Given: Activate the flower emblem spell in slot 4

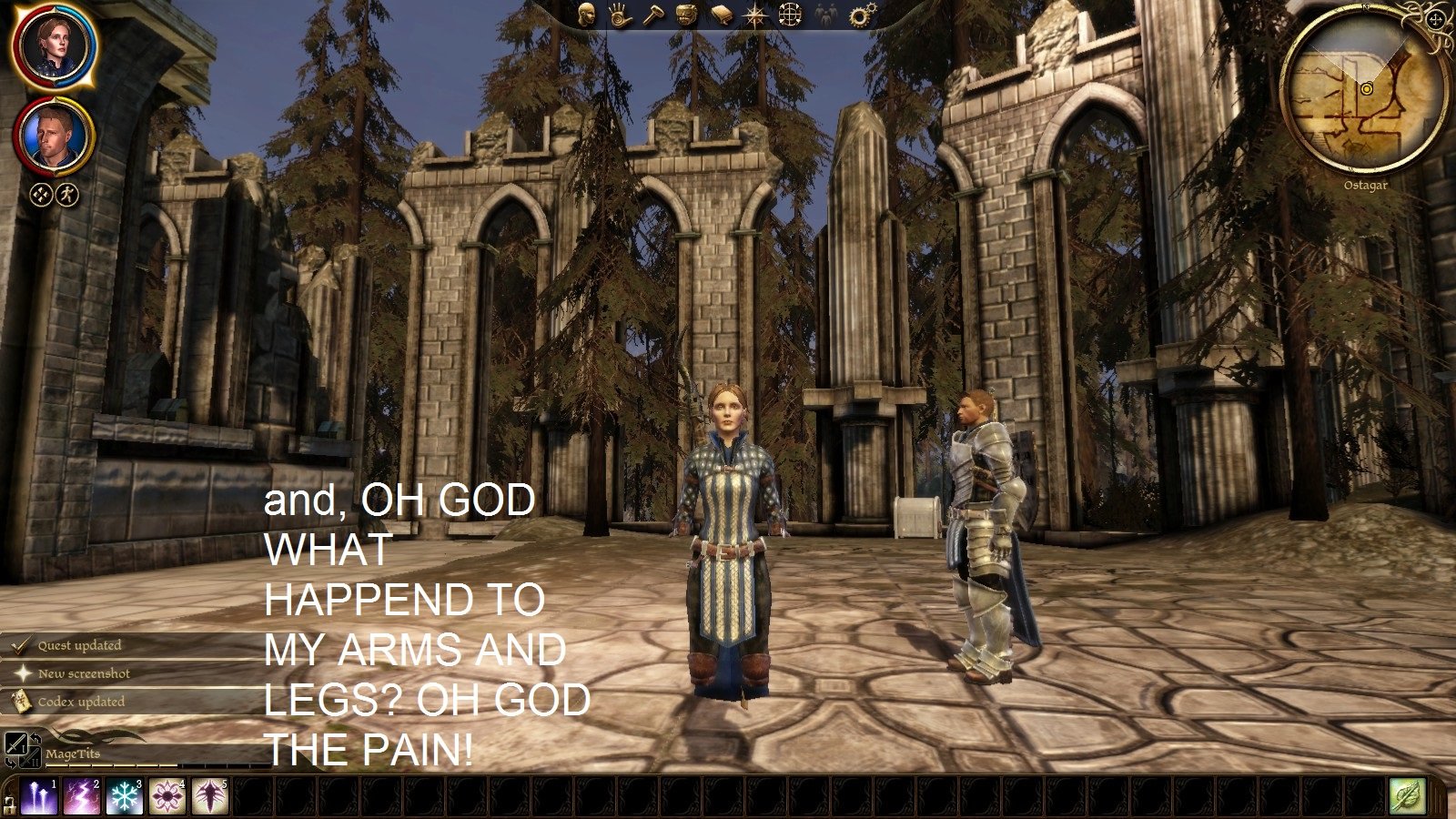Looking at the screenshot, I should pyautogui.click(x=167, y=797).
